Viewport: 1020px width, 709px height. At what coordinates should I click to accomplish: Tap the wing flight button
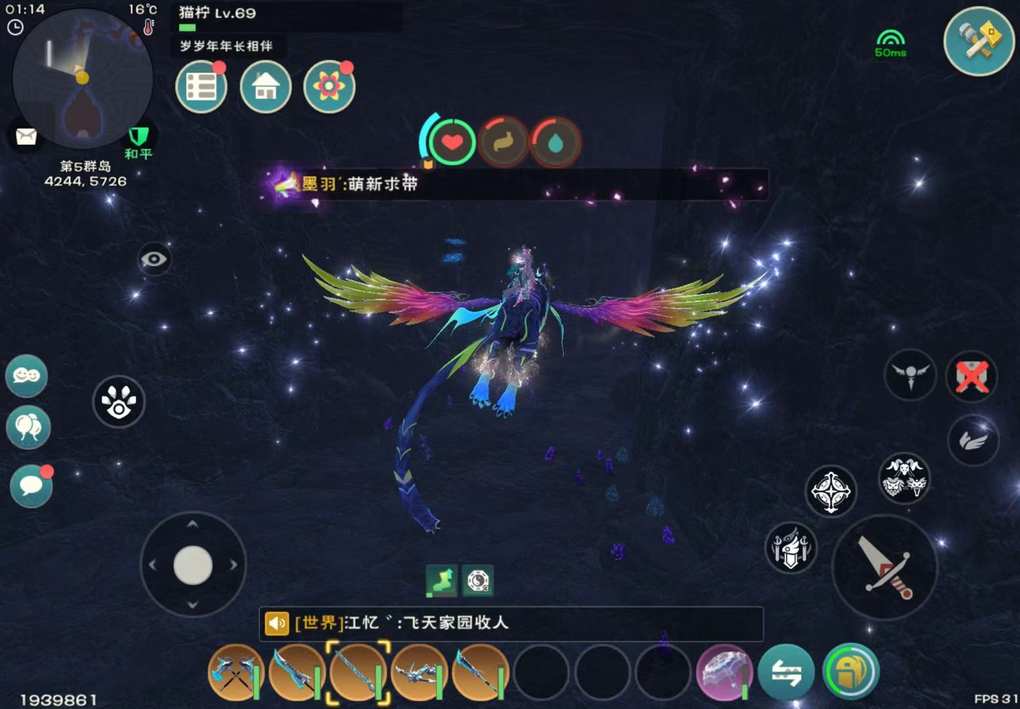[x=973, y=440]
